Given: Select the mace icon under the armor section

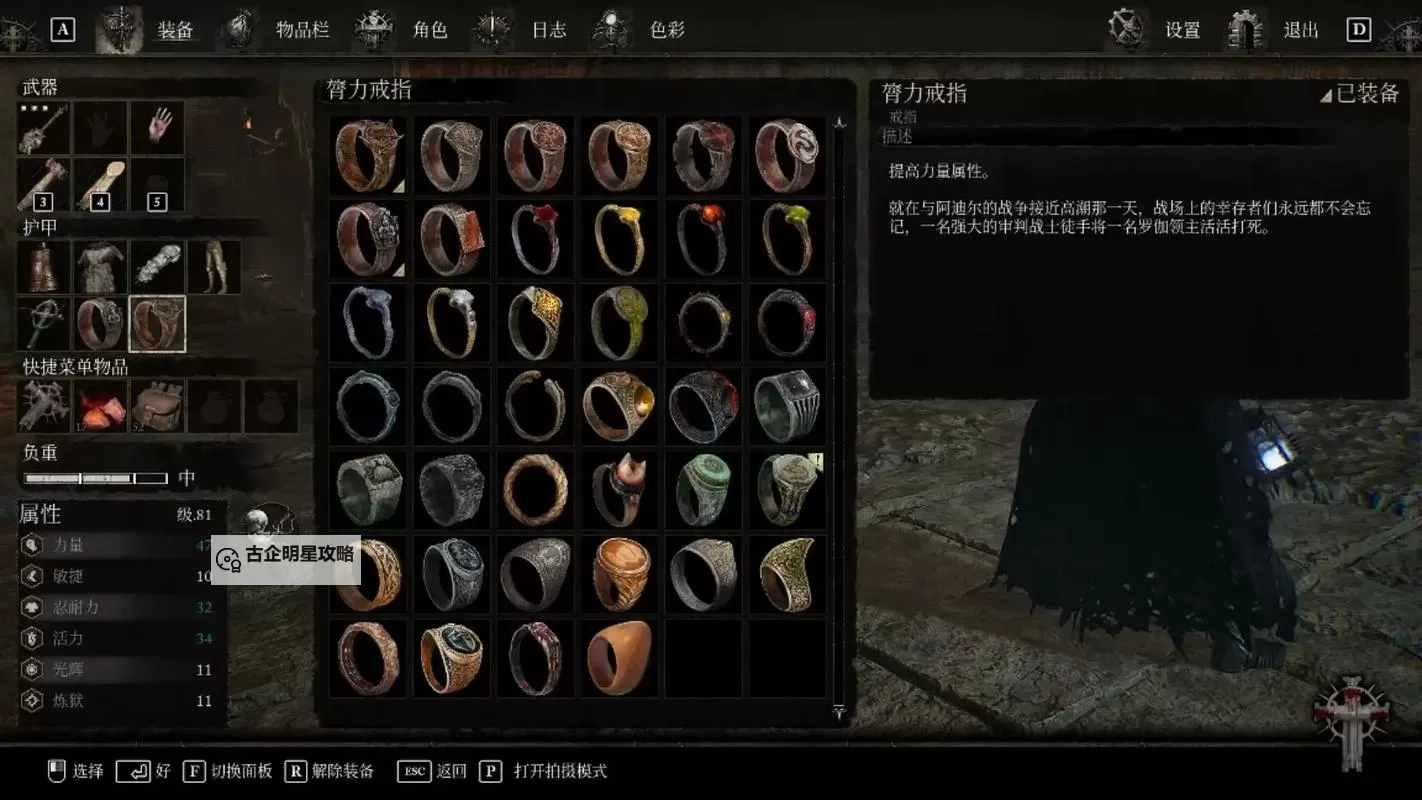Looking at the screenshot, I should click(x=44, y=323).
